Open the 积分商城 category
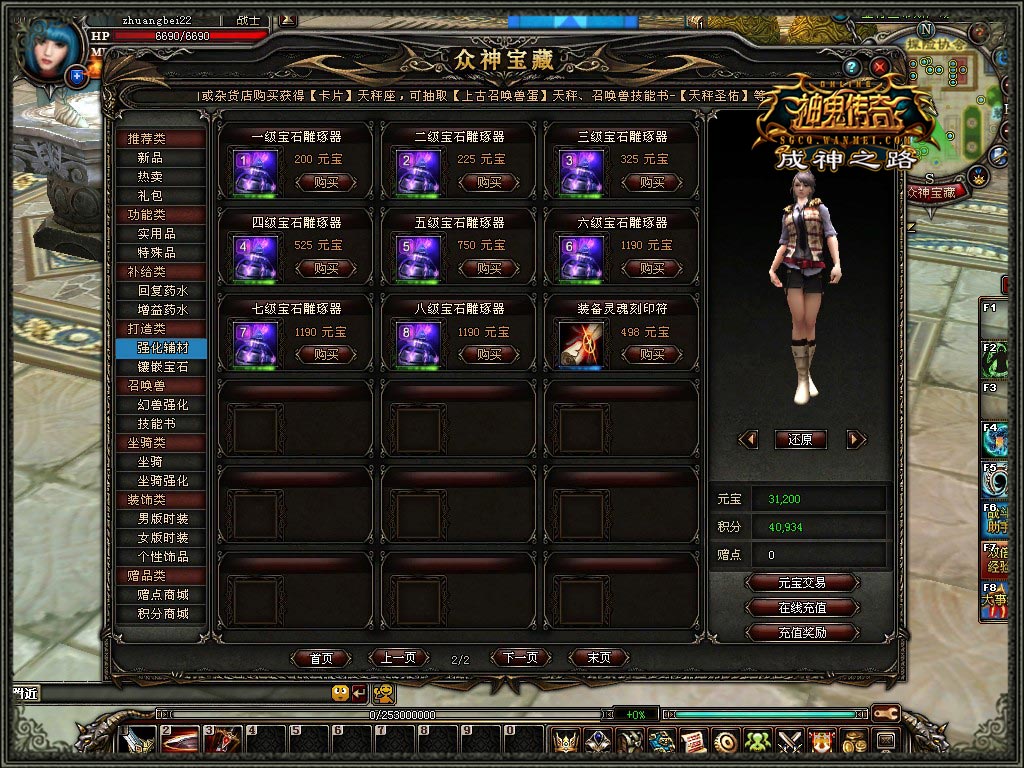The height and width of the screenshot is (768, 1024). click(162, 613)
